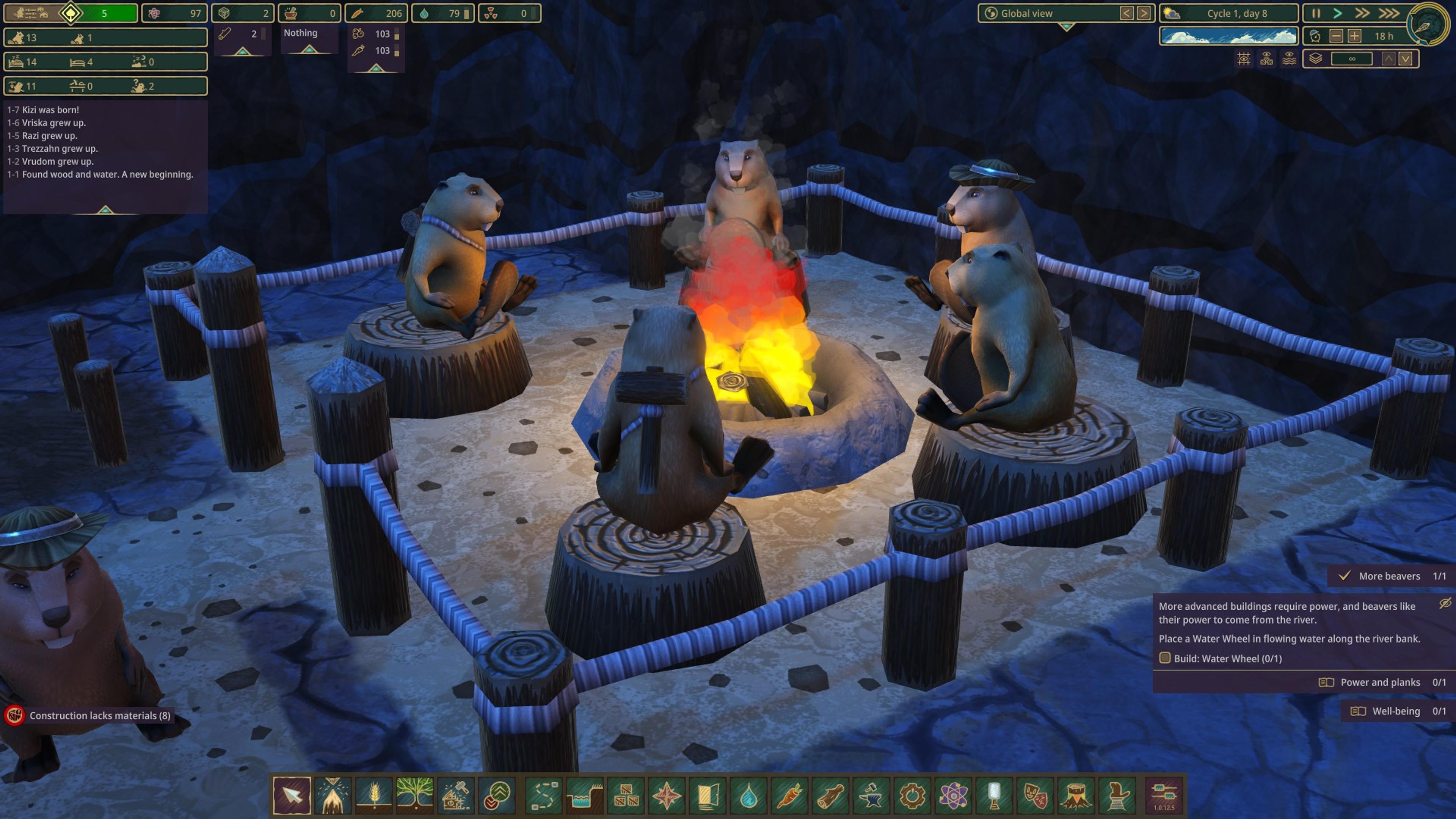
Task: Pause the game speed
Action: (x=1316, y=13)
